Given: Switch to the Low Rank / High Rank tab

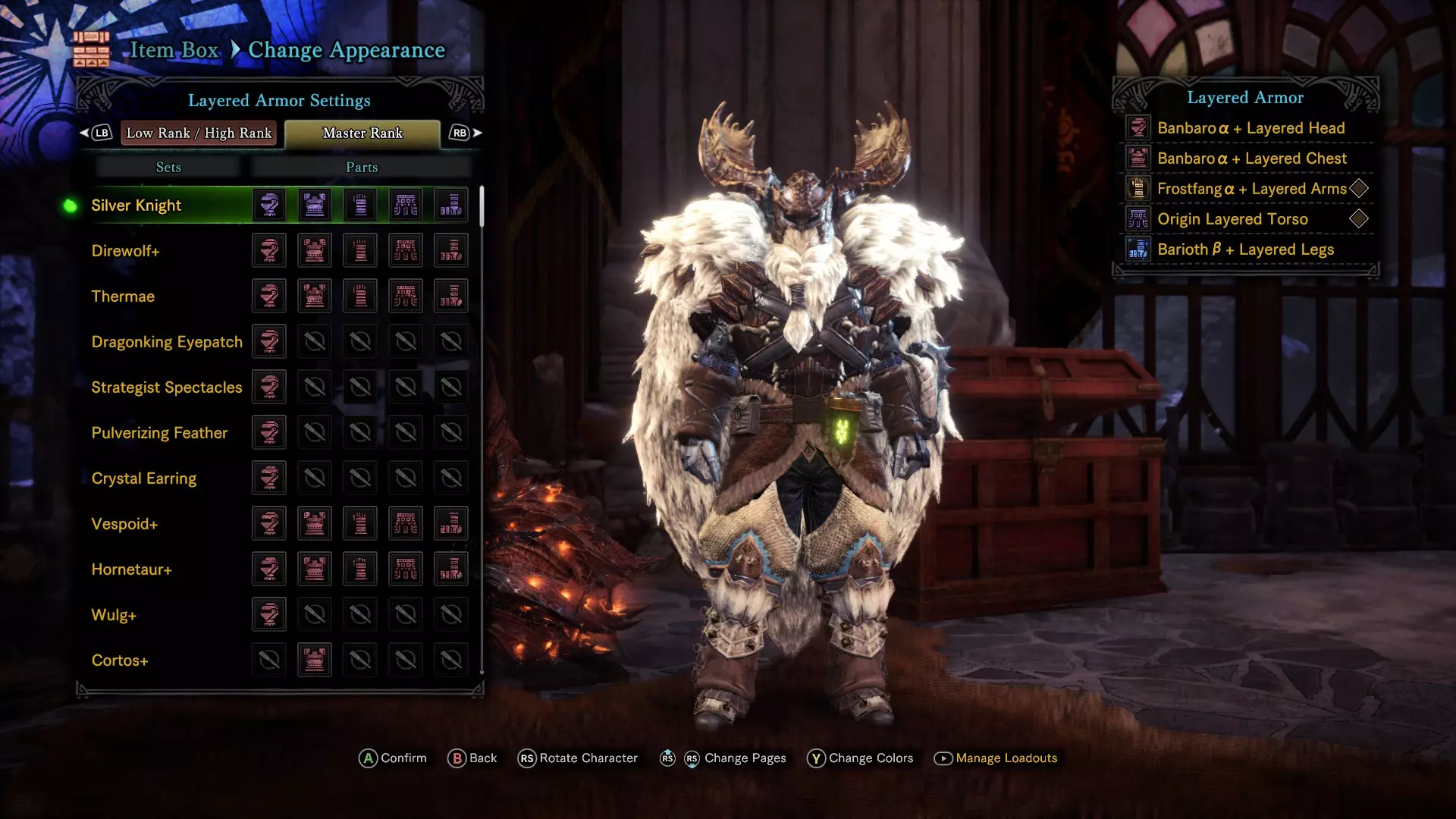Looking at the screenshot, I should click(x=199, y=133).
